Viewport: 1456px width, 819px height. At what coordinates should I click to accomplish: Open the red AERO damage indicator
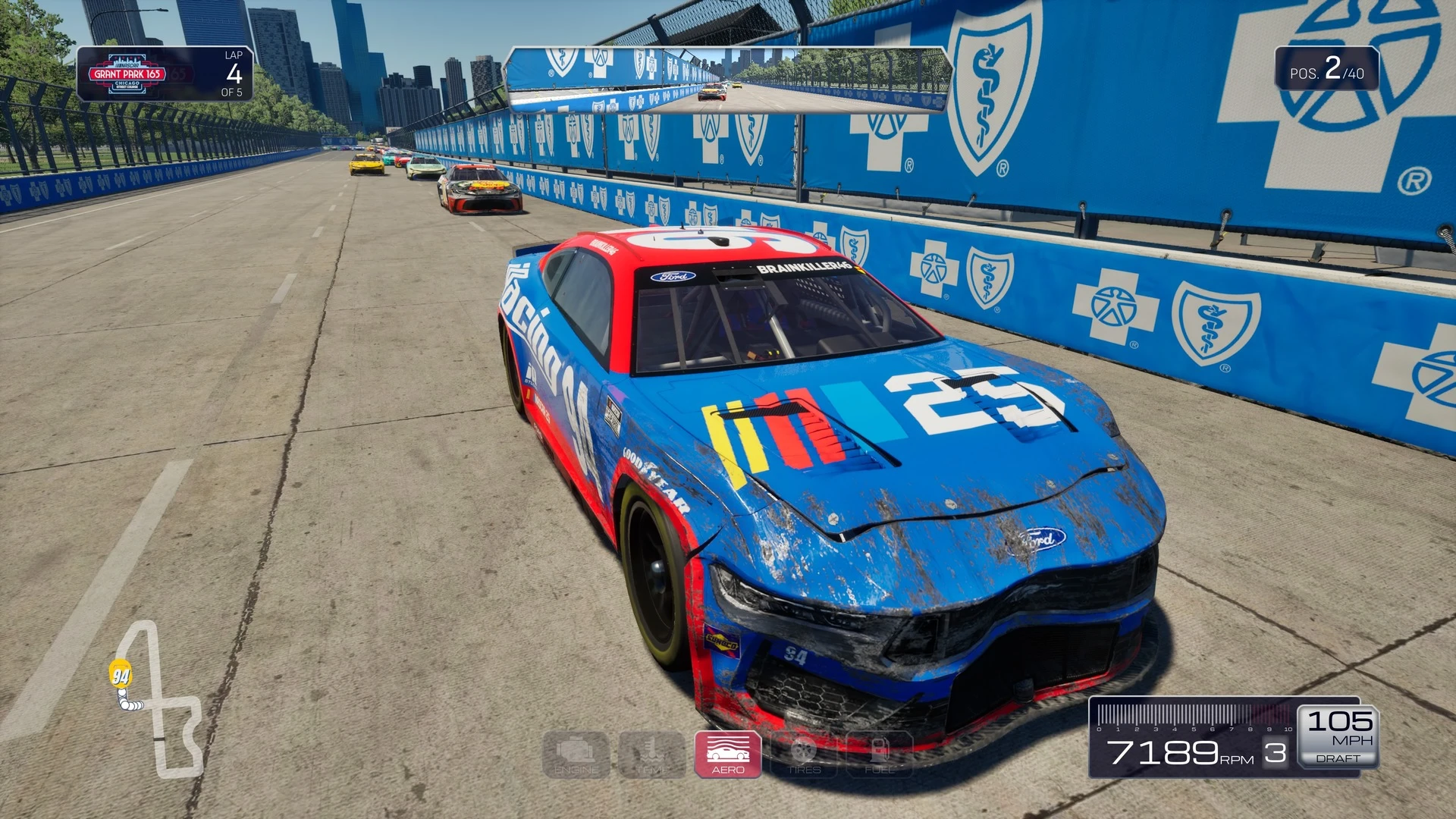(x=728, y=755)
